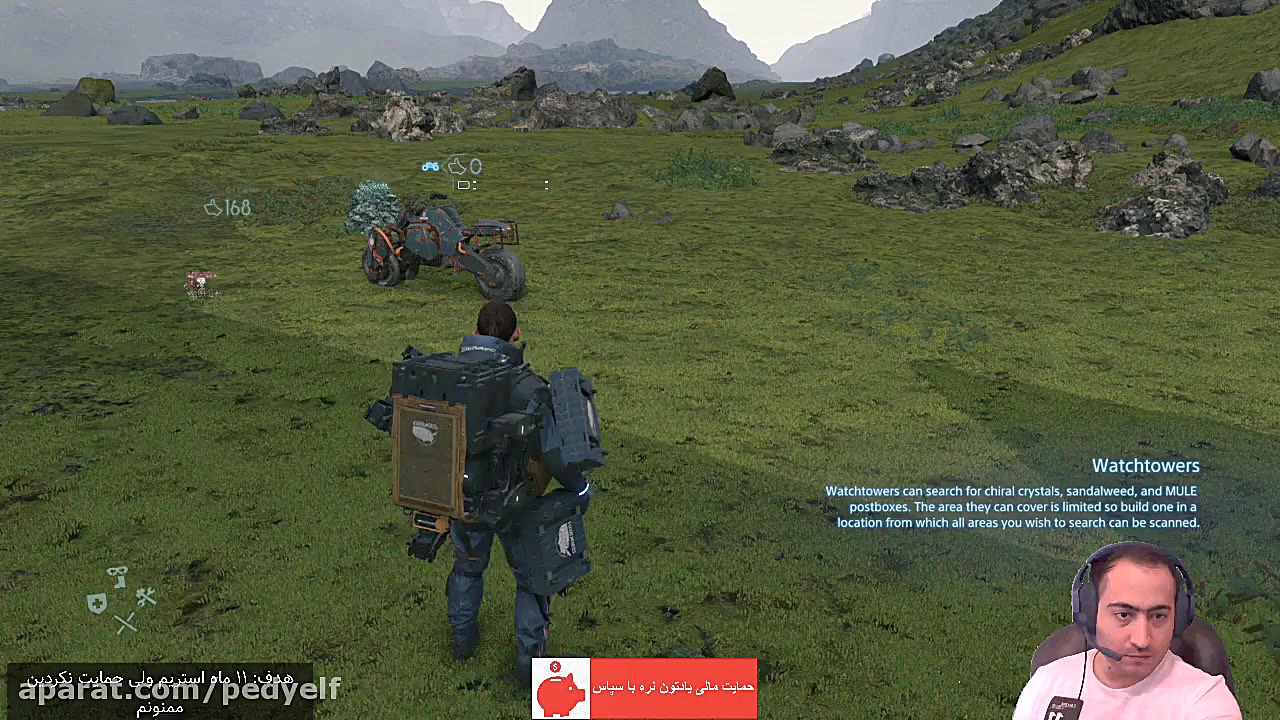This screenshot has width=1280, height=720.
Task: Click the boot-shaped footwear icon
Action: [x=119, y=582]
